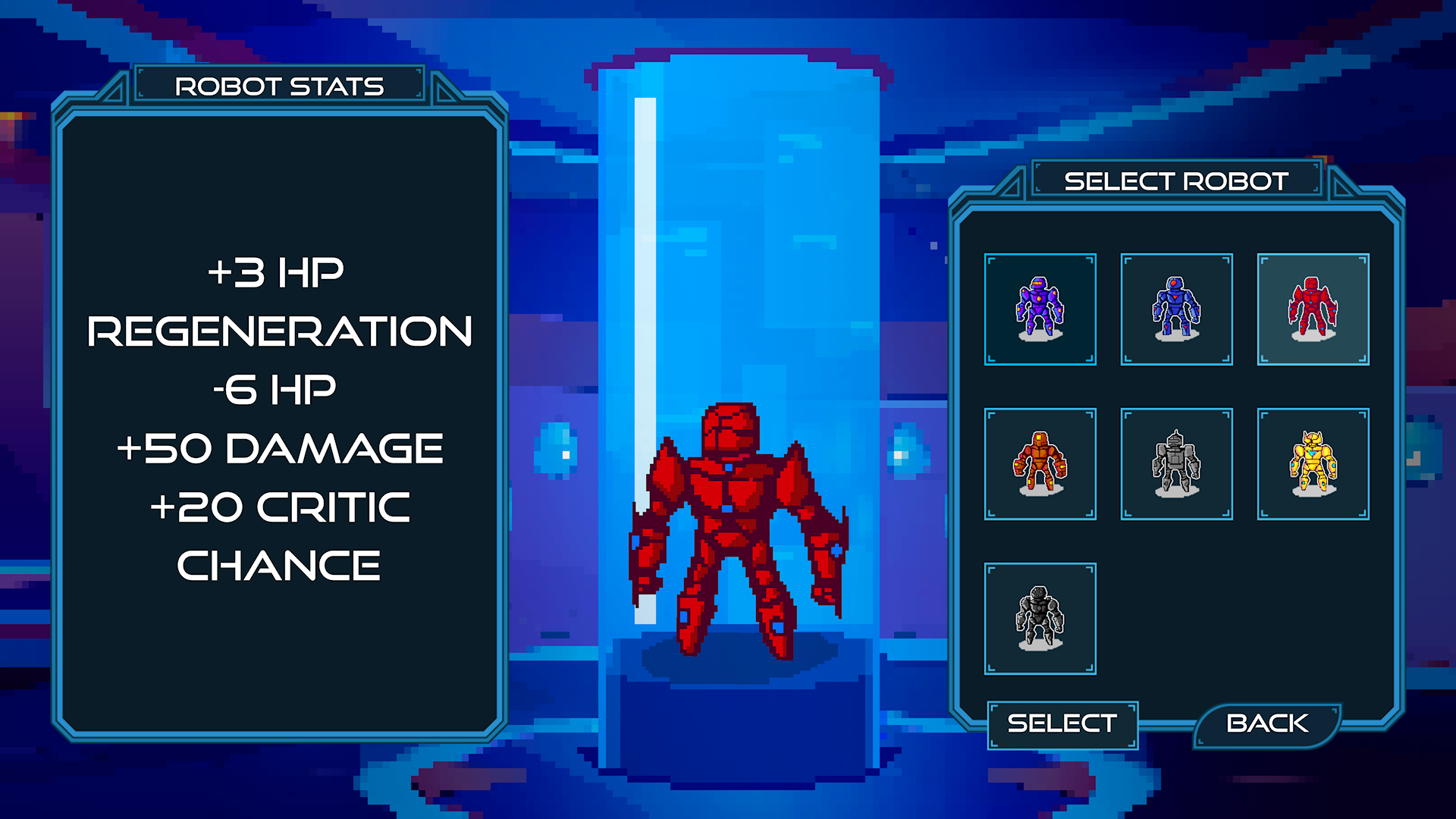Choose the orange robot tile
This screenshot has width=1456, height=819.
[x=1040, y=464]
